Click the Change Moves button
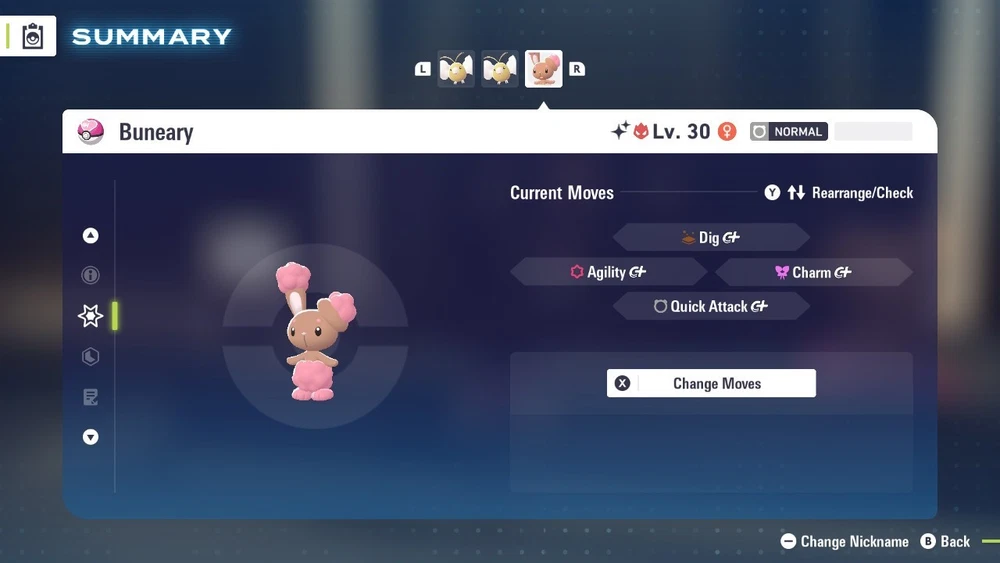 (x=711, y=383)
